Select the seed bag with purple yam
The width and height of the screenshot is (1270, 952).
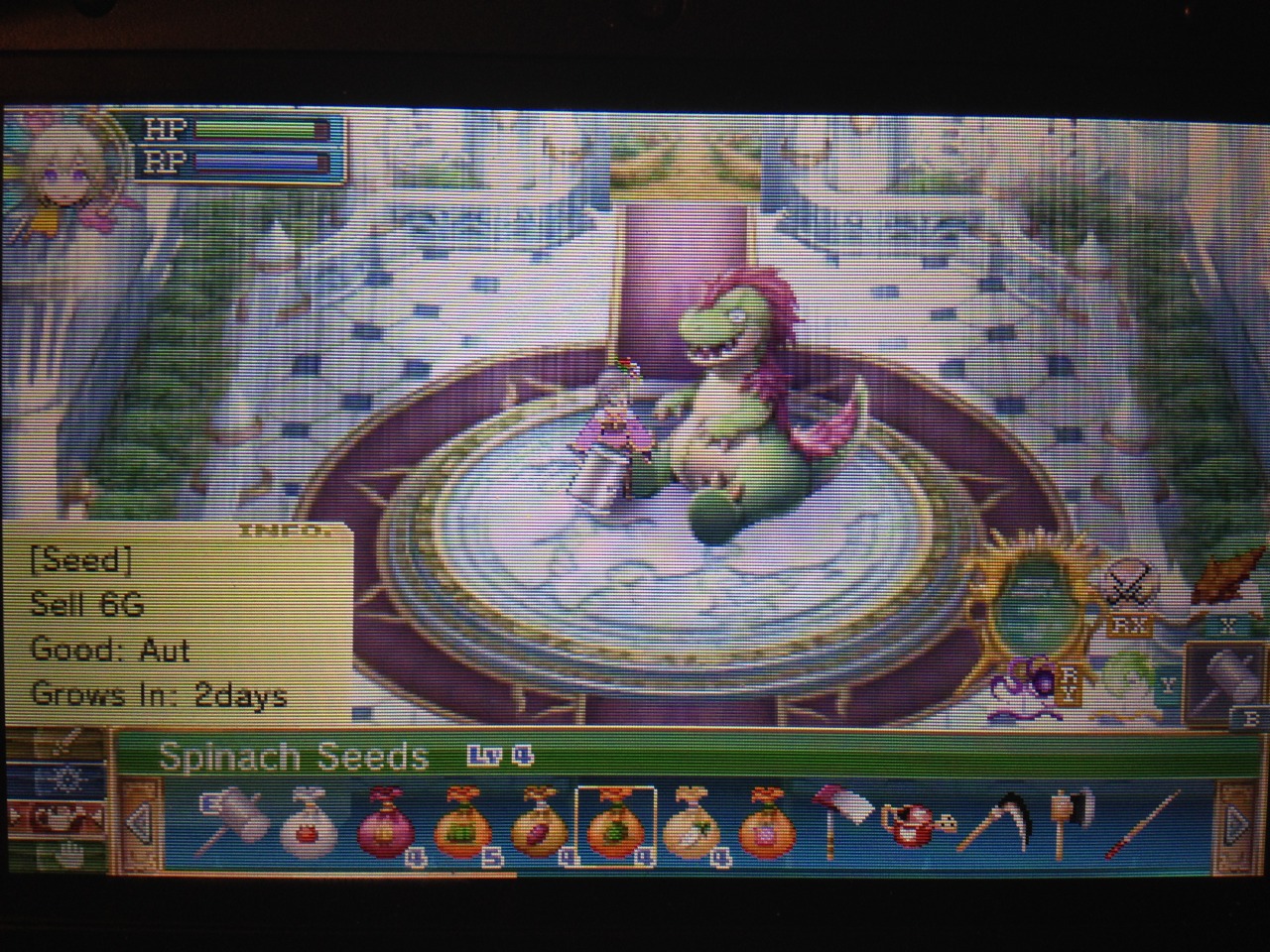click(x=539, y=825)
